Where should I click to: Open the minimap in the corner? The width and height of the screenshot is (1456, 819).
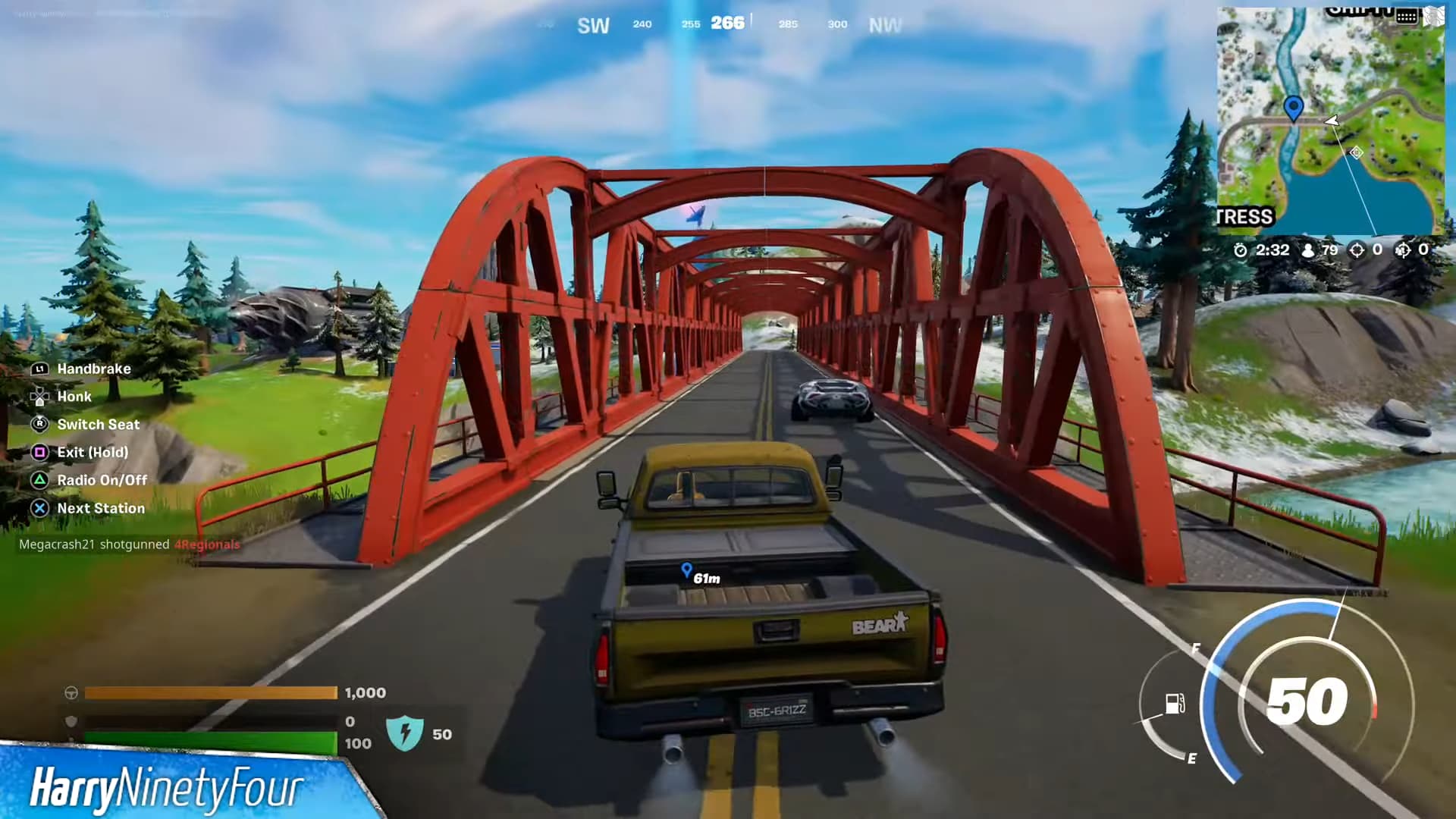point(1330,121)
